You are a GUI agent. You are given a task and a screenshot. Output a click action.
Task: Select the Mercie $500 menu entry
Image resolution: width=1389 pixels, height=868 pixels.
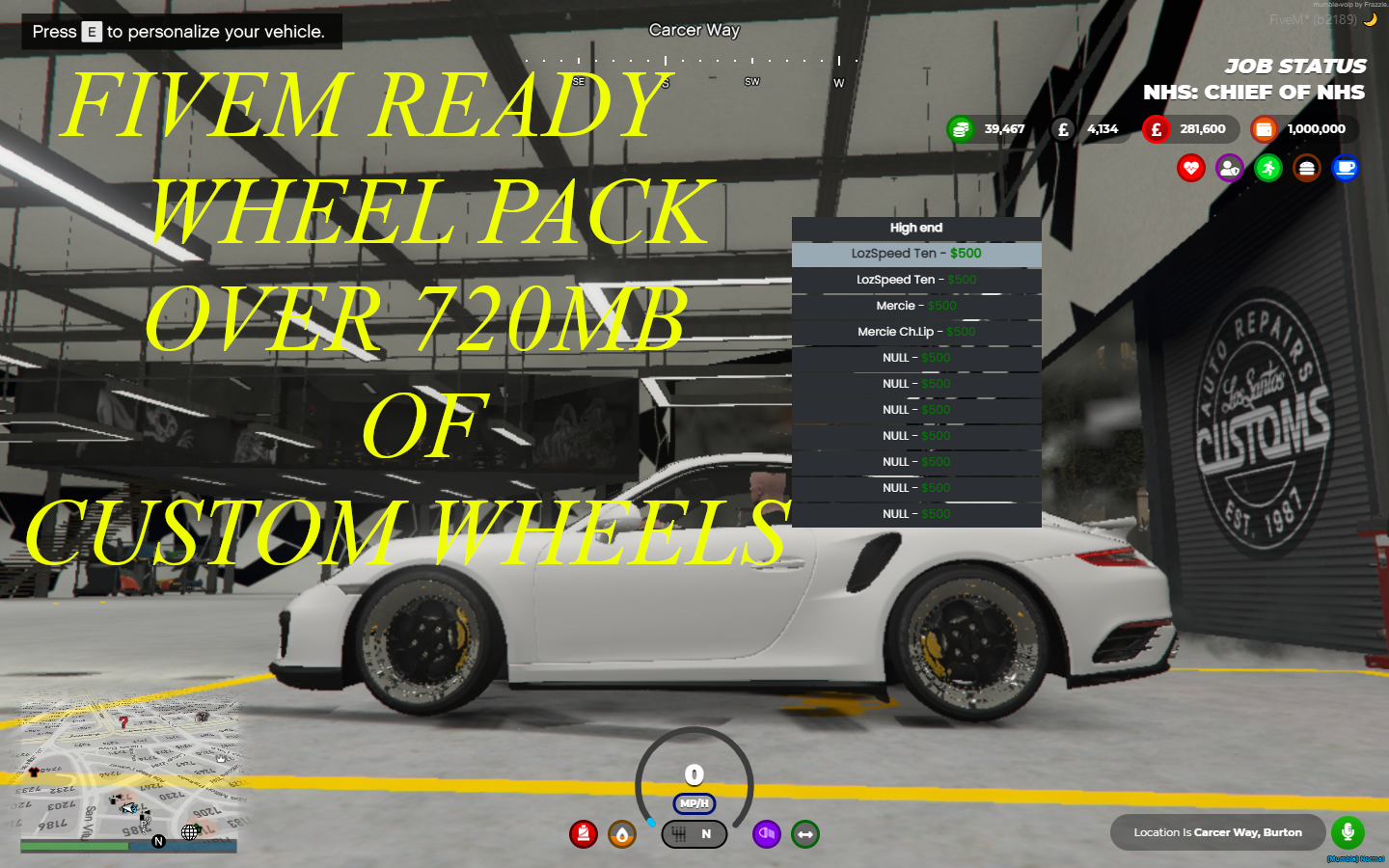click(x=915, y=305)
